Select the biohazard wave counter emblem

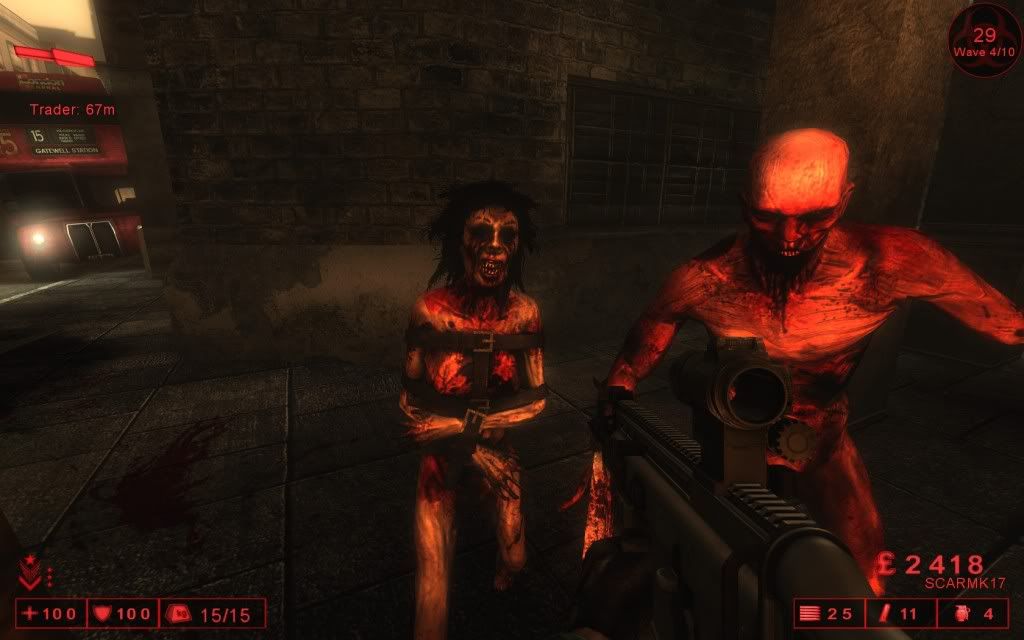tap(984, 39)
